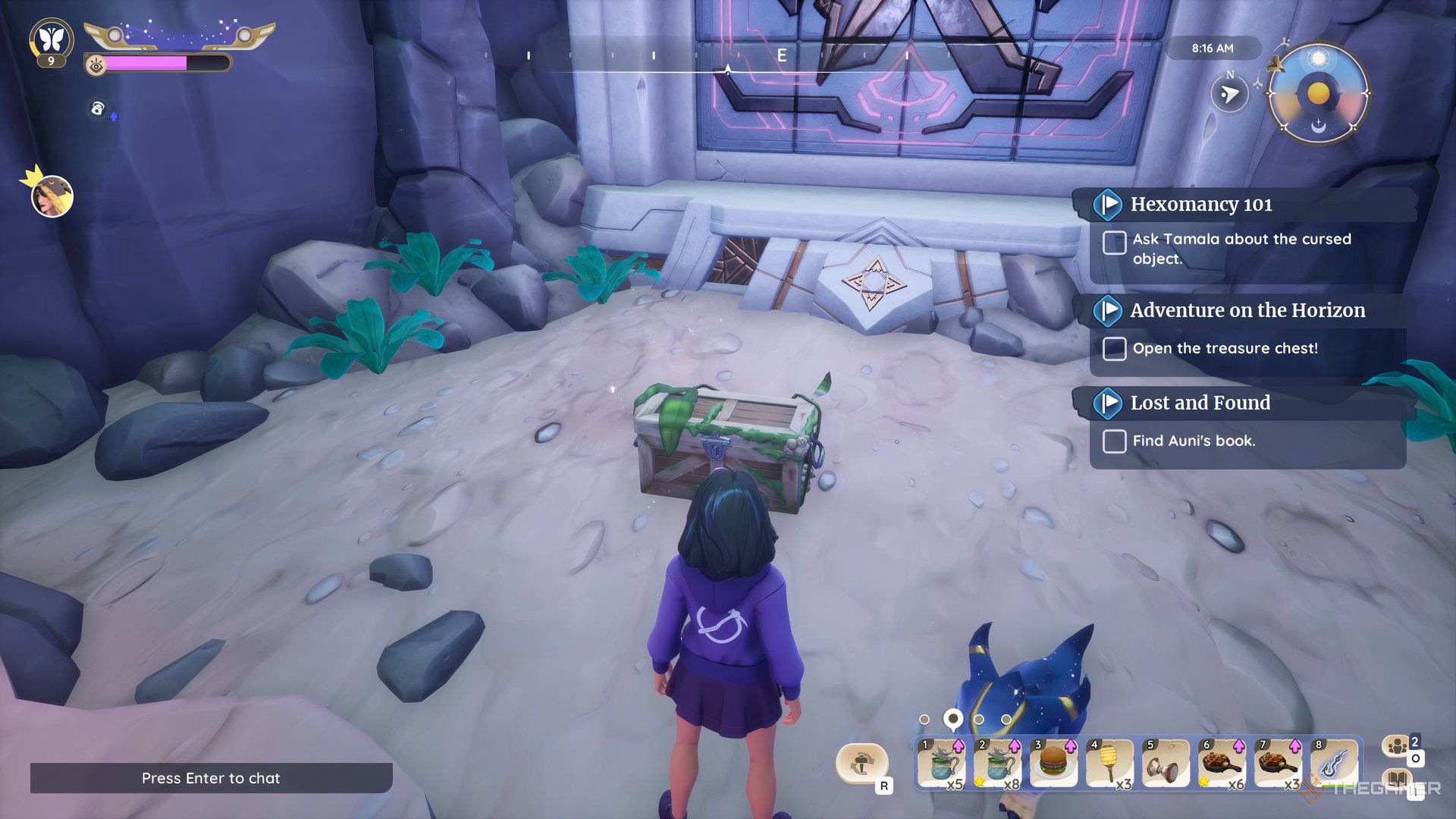Select the Hexomancy 101 quest tracker

point(1201,205)
